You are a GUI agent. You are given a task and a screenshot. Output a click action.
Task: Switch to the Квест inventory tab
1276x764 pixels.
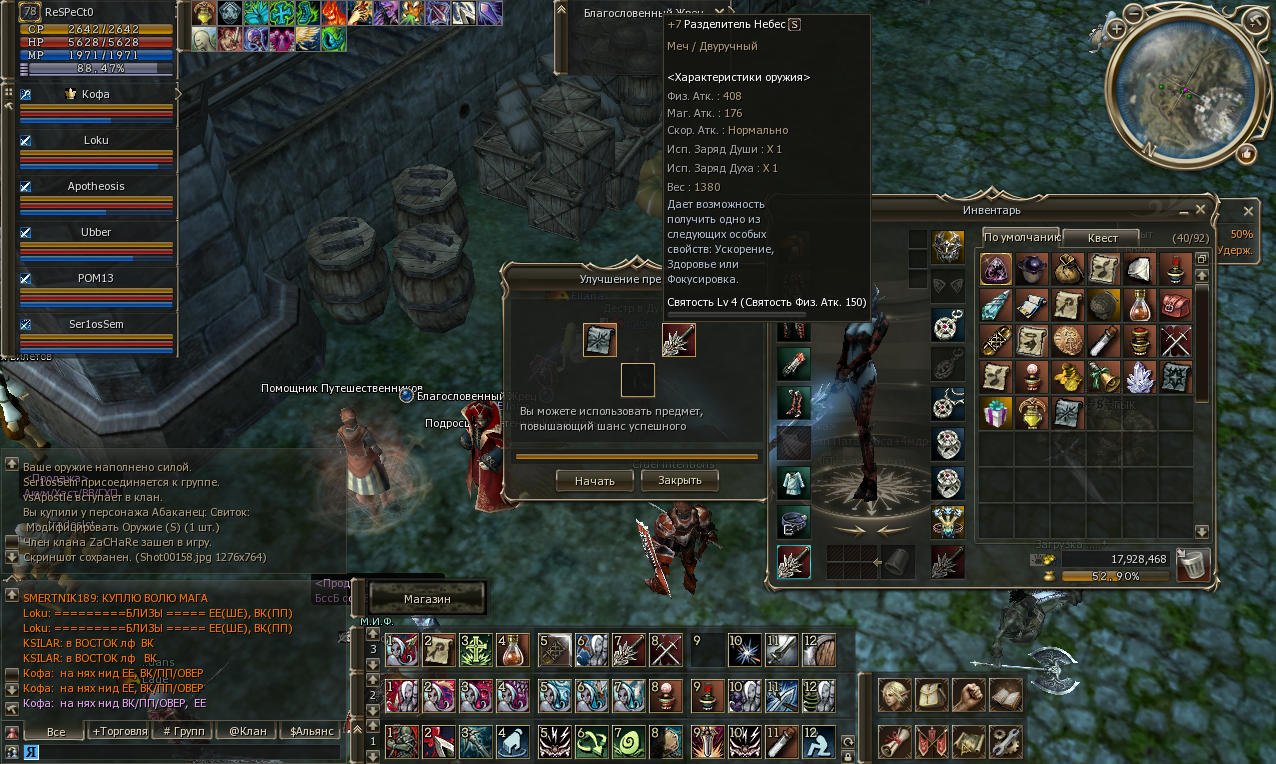click(x=1102, y=238)
